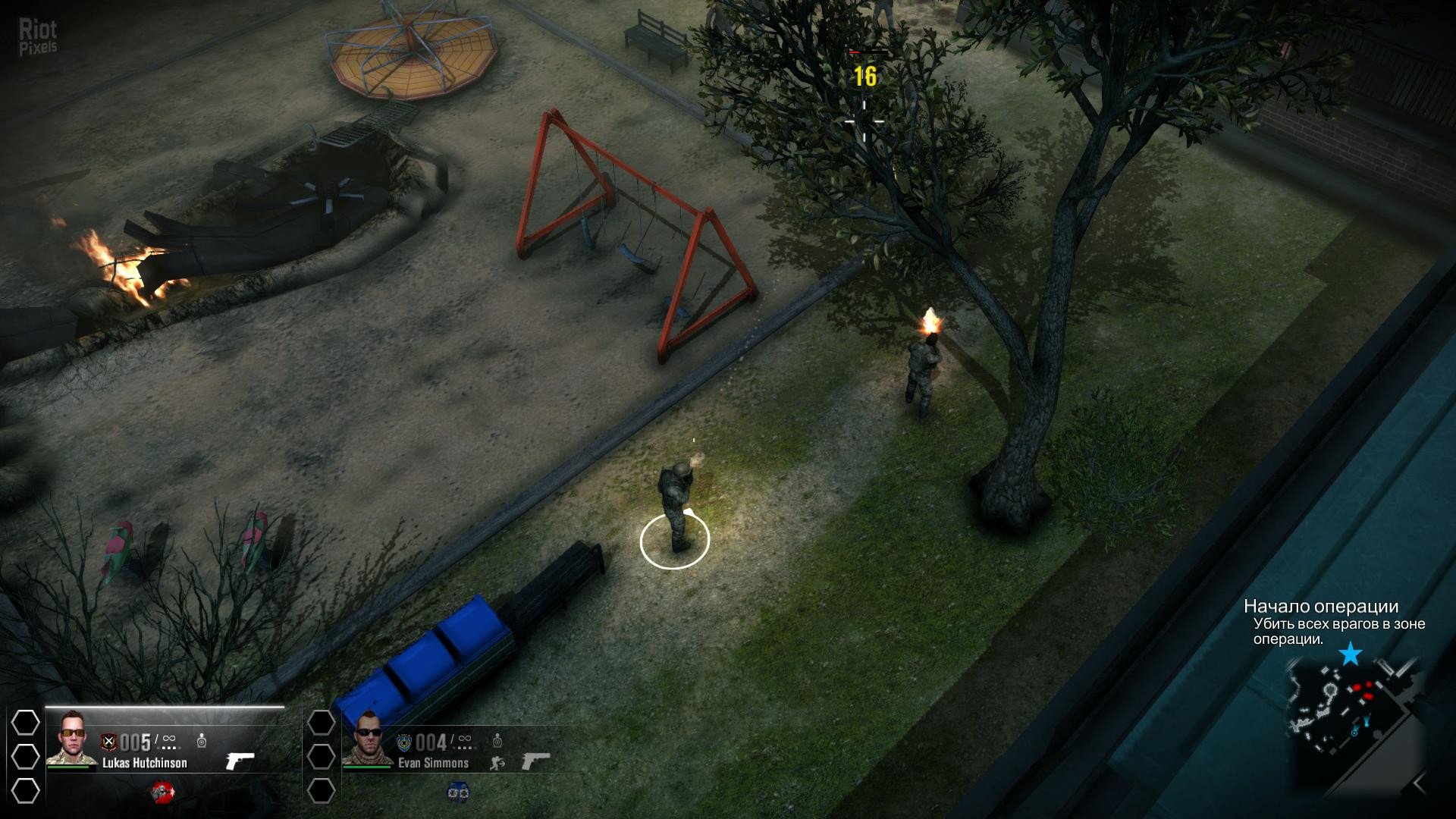Viewport: 1456px width, 819px height.
Task: Click Evan's blue police badge emblem
Action: 404,742
